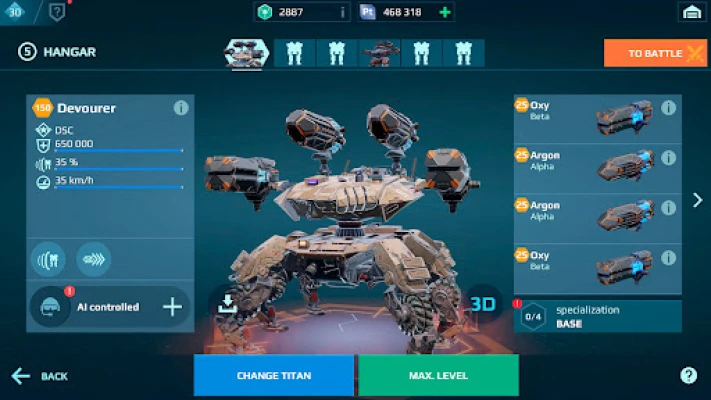Go back with the Back arrow
This screenshot has width=711, height=400.
pyautogui.click(x=39, y=376)
